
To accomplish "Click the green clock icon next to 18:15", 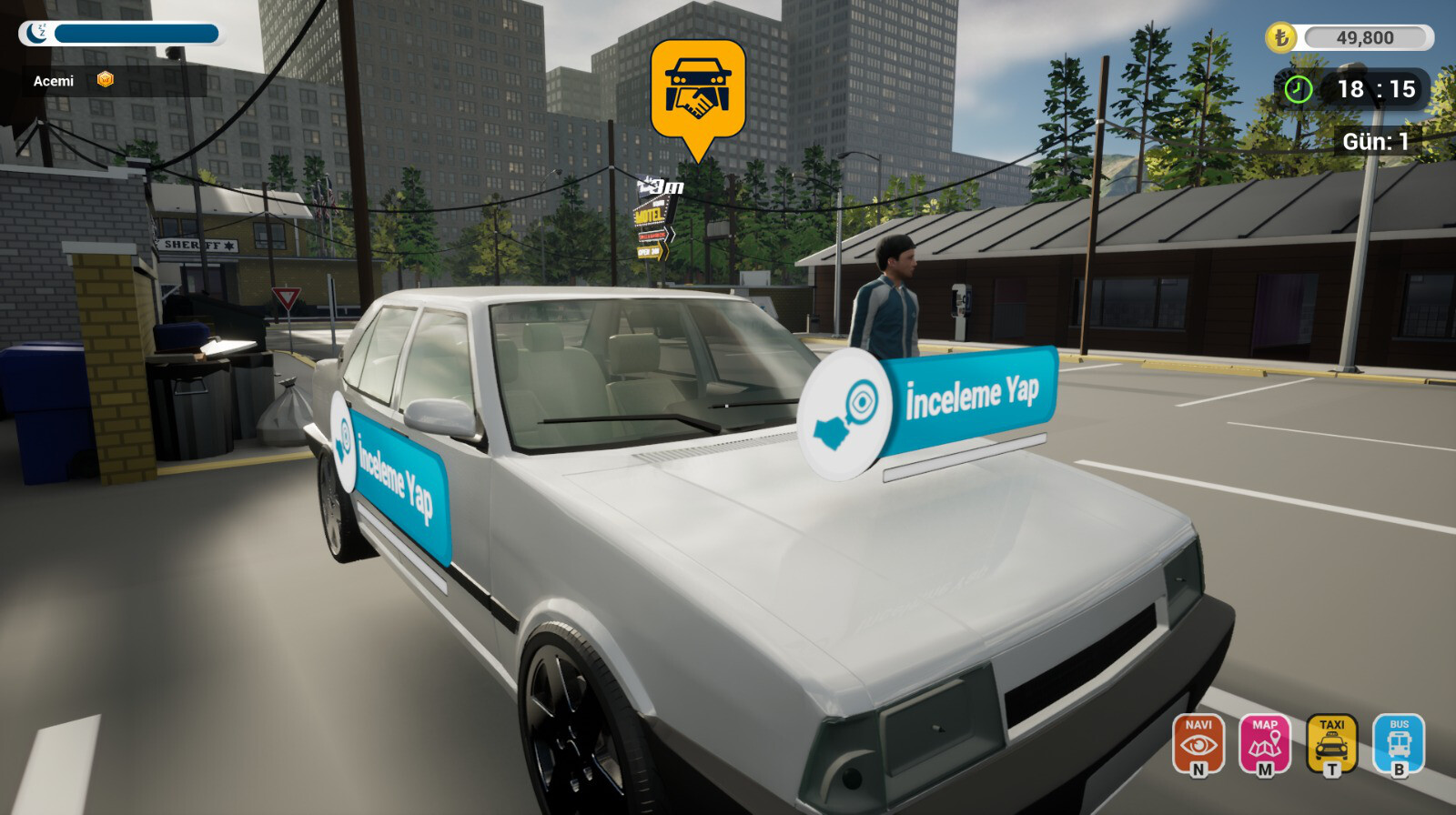I will tap(1299, 90).
